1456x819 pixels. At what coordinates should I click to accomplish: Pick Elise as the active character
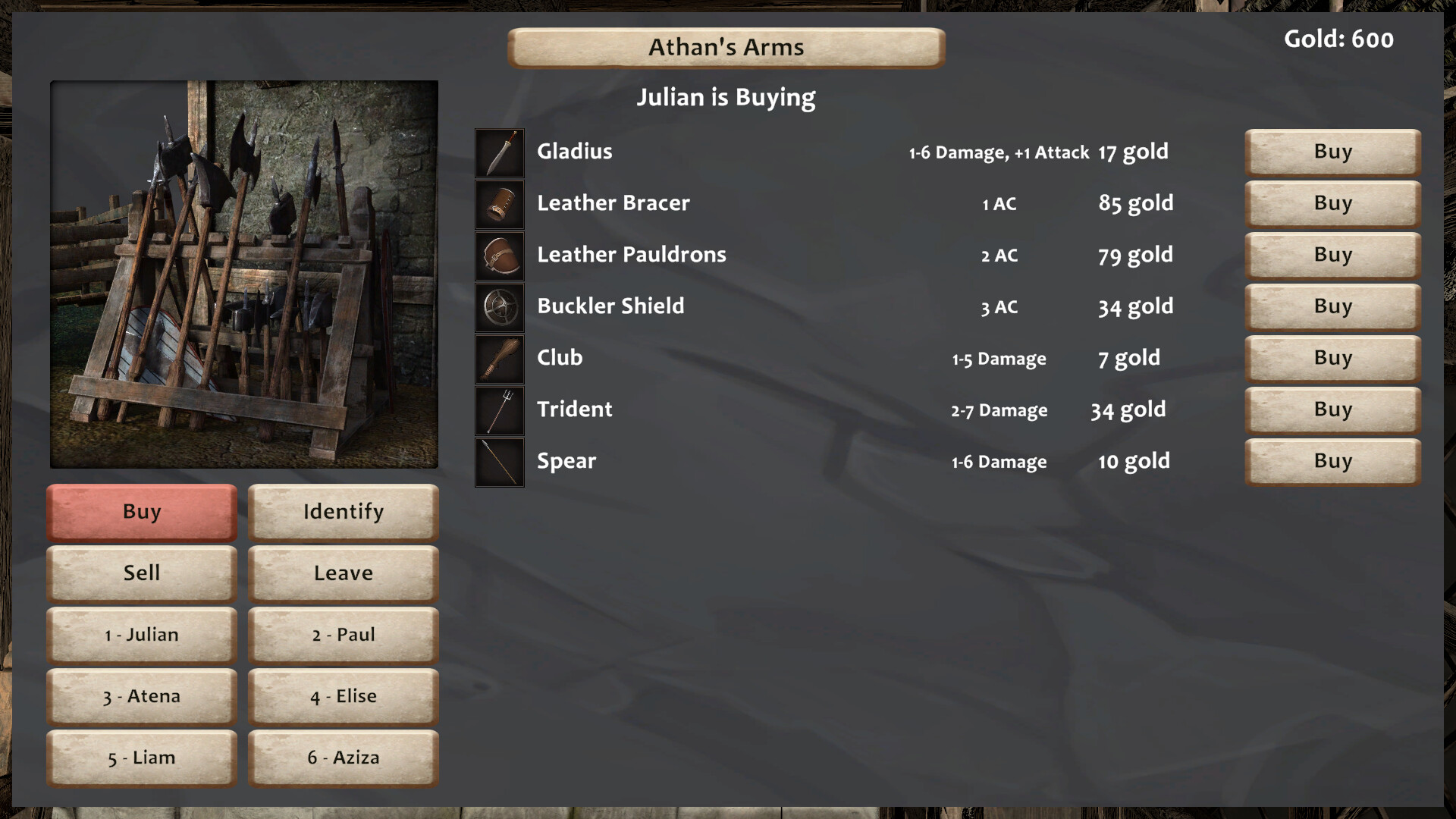[344, 696]
